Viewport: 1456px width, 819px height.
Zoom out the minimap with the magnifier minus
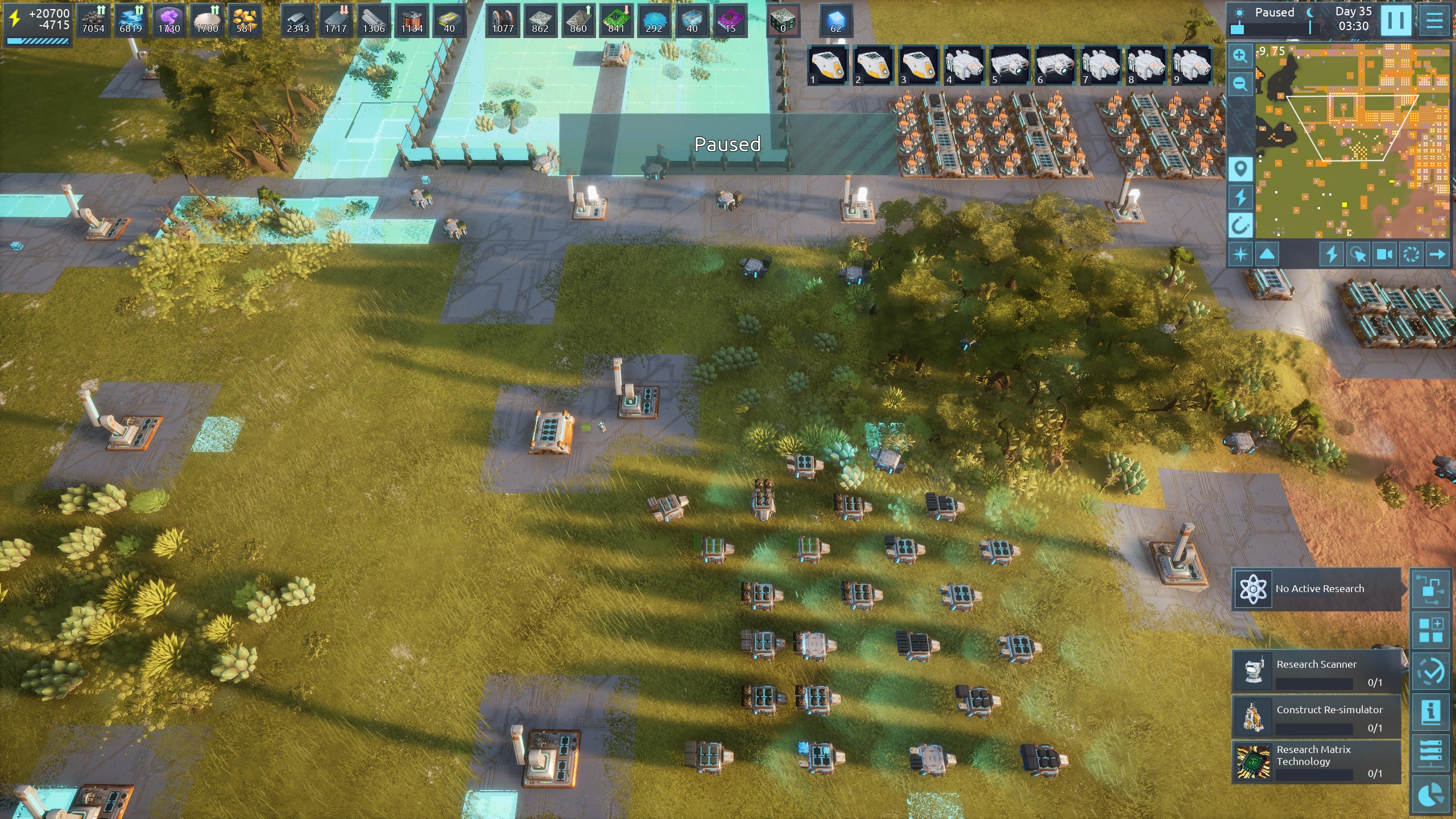[x=1240, y=84]
